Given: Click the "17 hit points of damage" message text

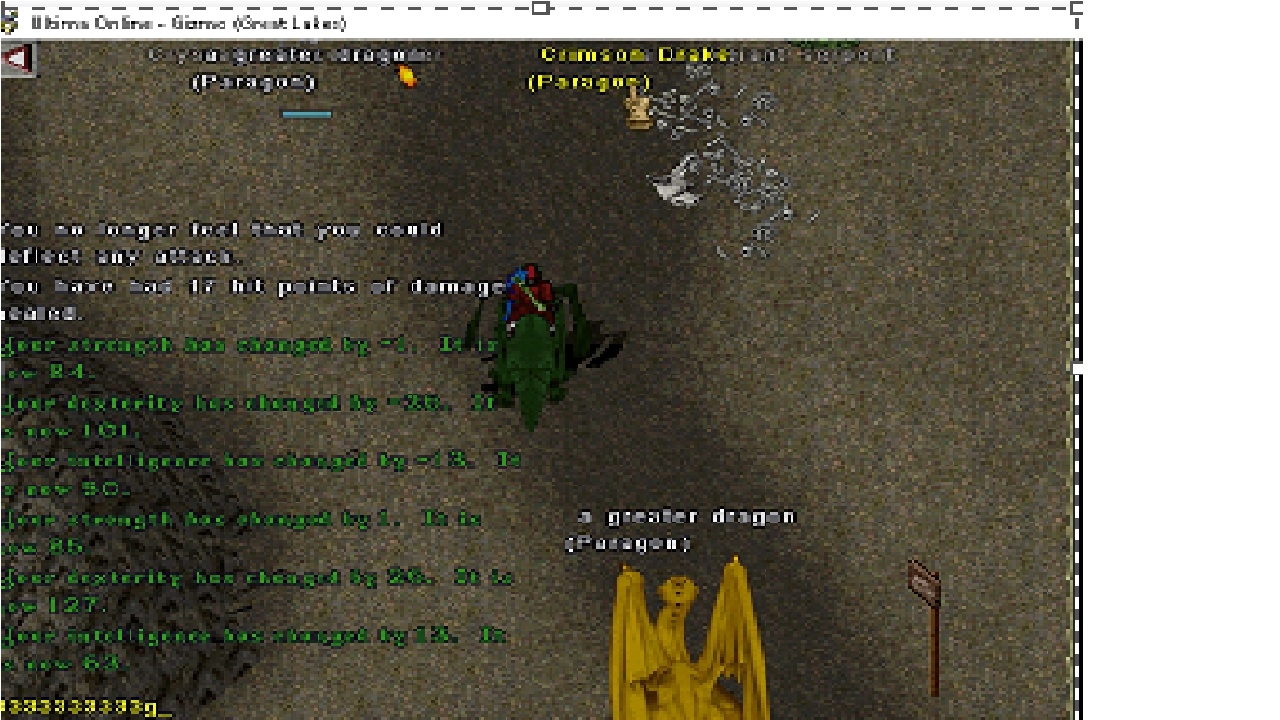Looking at the screenshot, I should click(250, 287).
